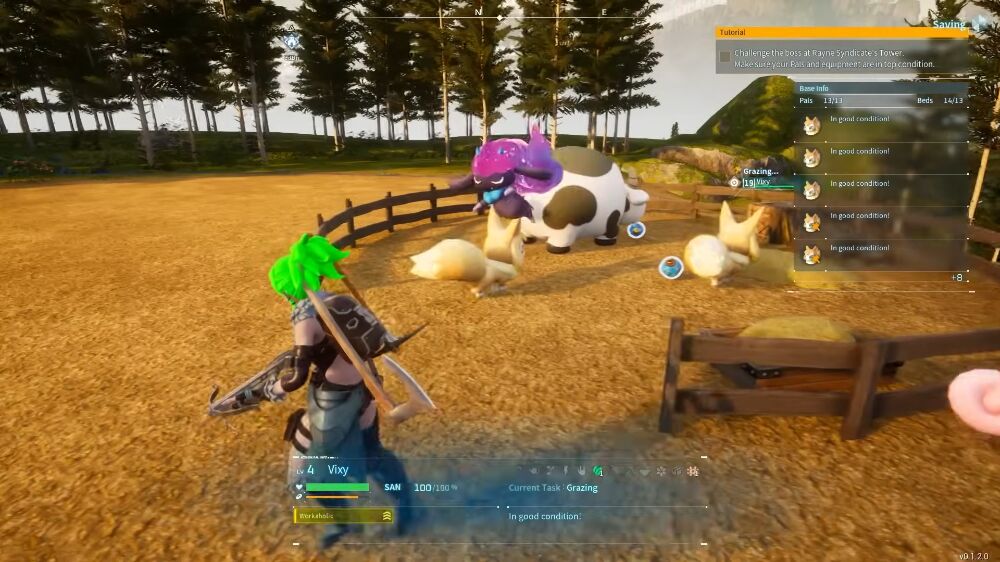This screenshot has width=1000, height=562.
Task: Tick the tutorial objective checkbox
Action: click(x=724, y=57)
